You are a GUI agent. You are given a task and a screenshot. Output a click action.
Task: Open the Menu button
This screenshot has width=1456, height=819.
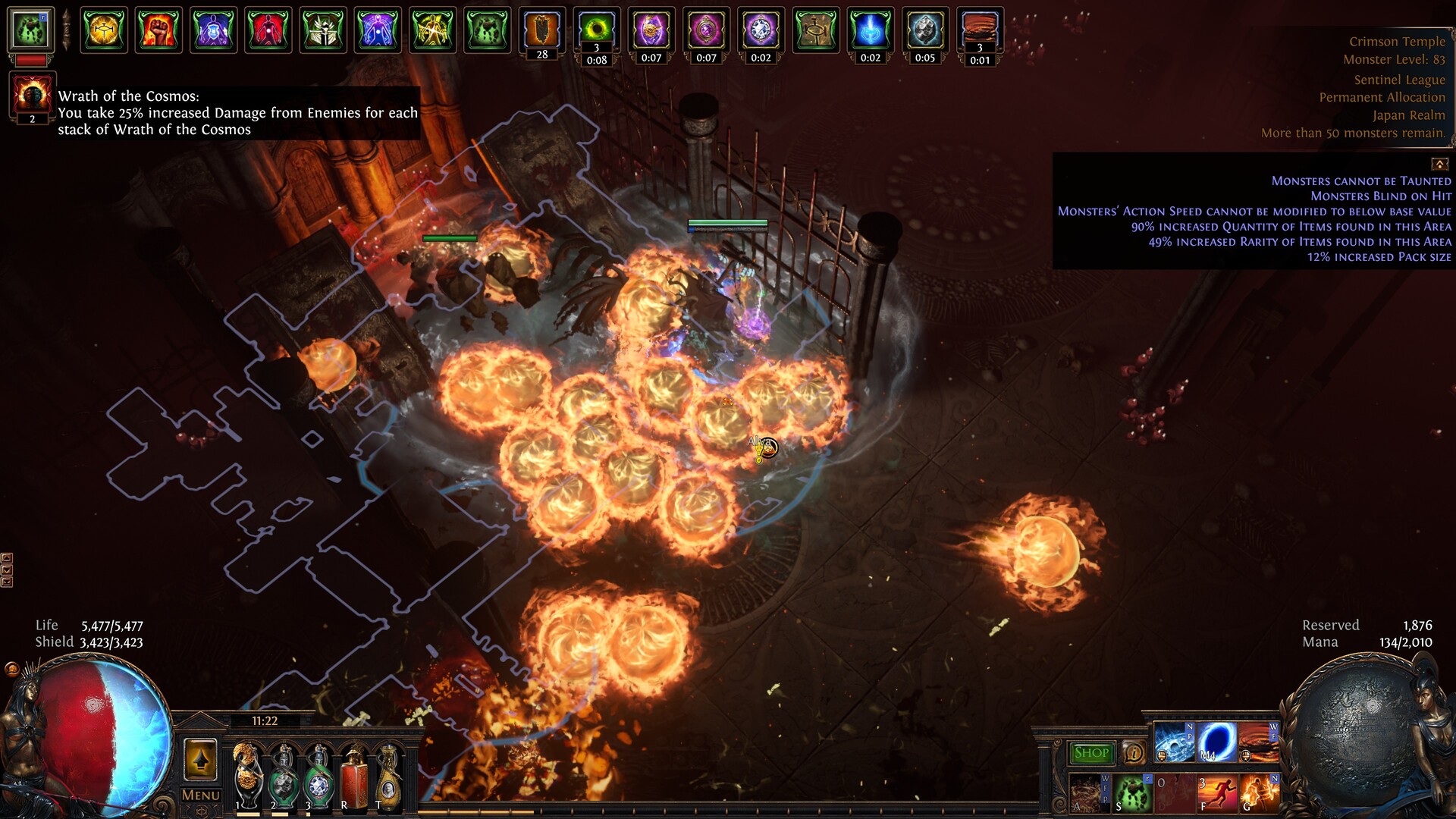tap(201, 795)
